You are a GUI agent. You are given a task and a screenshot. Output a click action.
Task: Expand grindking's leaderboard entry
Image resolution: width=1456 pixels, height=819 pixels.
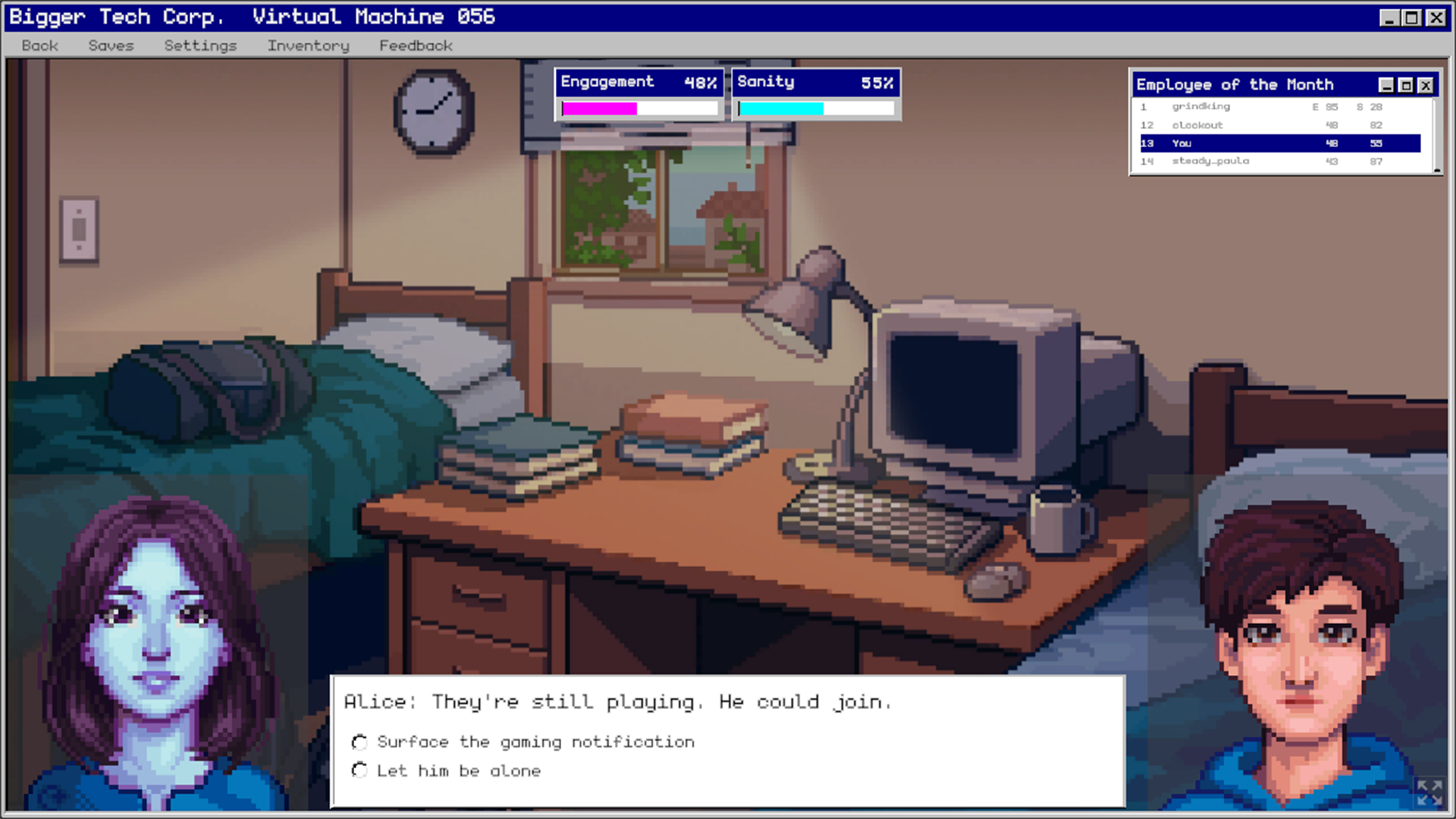(1200, 106)
